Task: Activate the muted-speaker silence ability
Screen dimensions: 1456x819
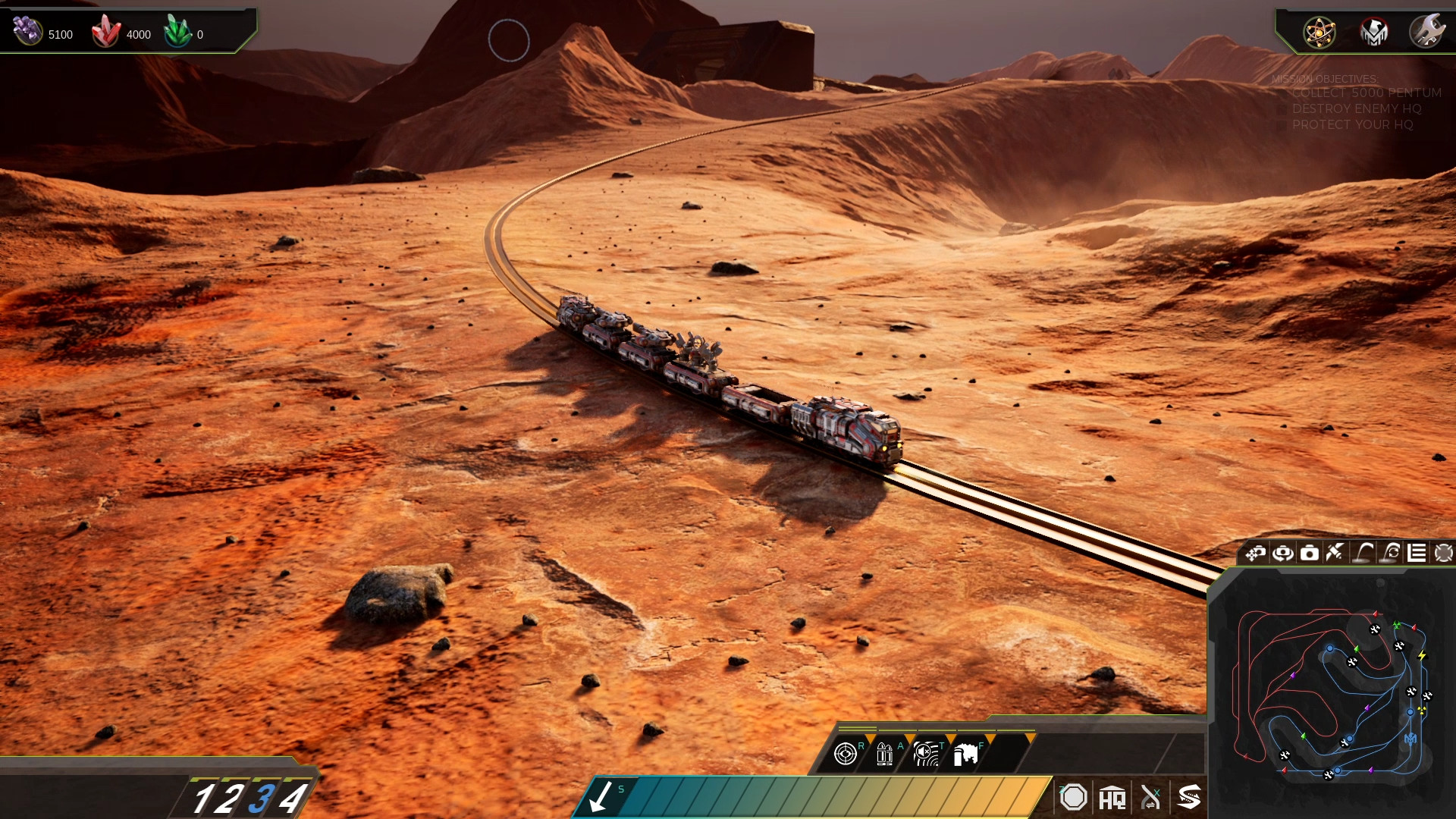Action: point(925,753)
